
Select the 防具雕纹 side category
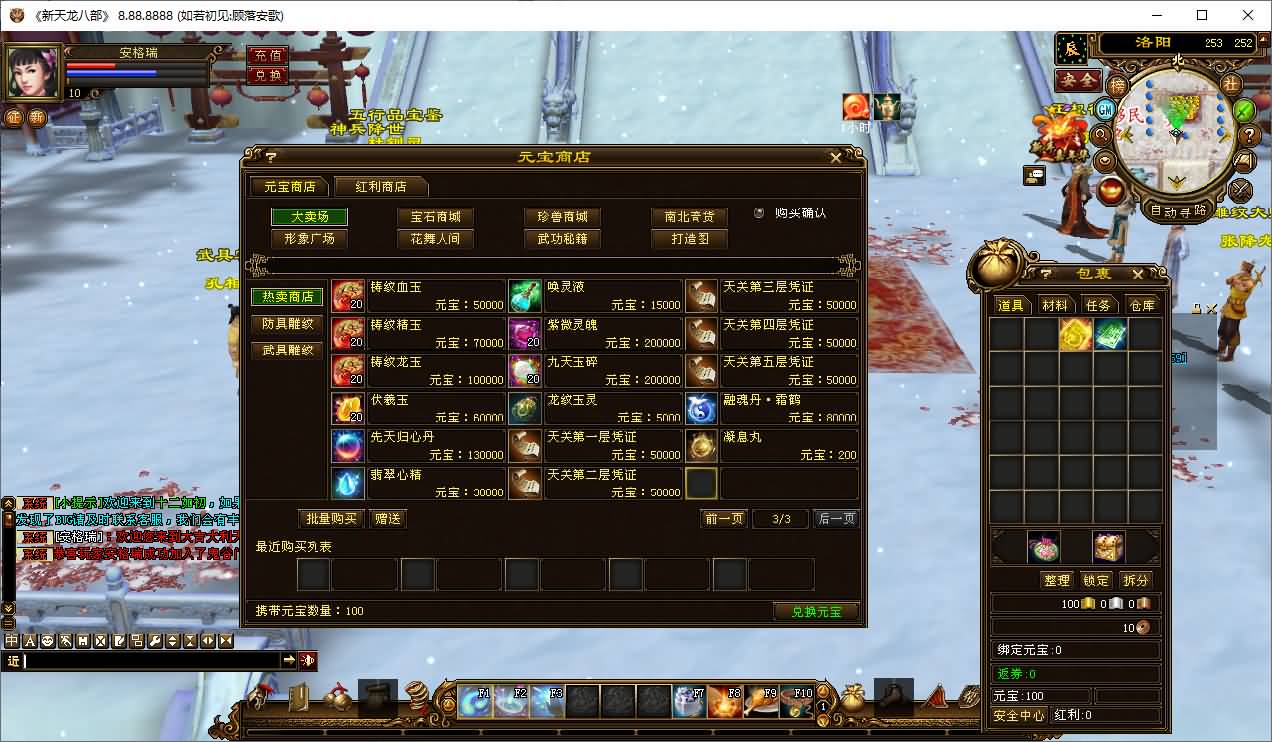click(287, 324)
